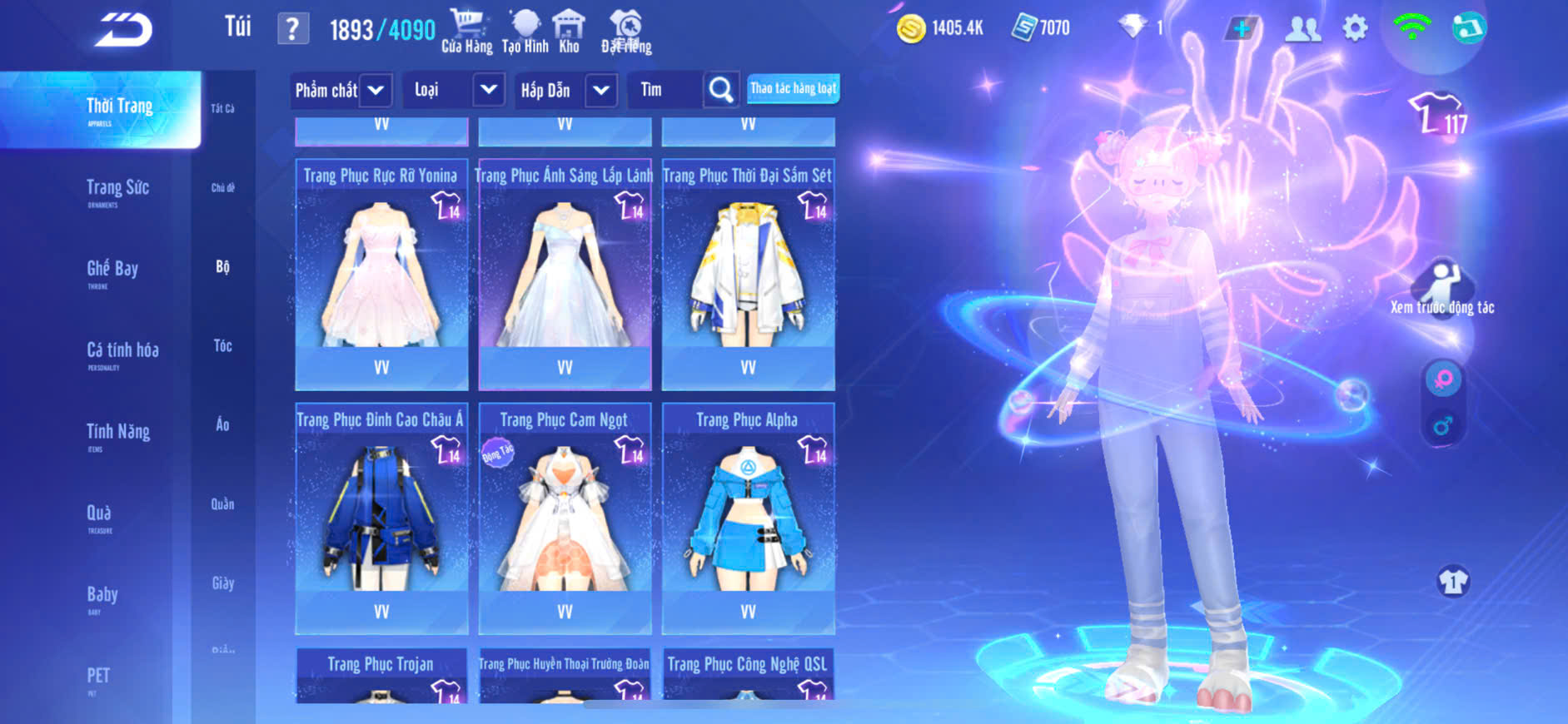
Task: Click the magnifying glass search button
Action: (721, 90)
